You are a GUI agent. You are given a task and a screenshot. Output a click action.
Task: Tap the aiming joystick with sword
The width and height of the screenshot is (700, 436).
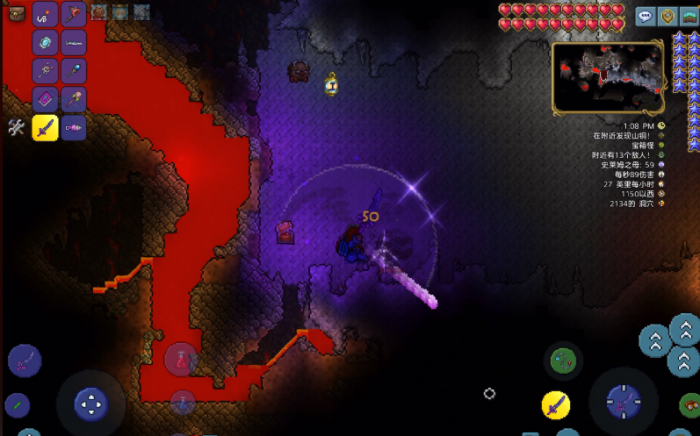(x=623, y=403)
